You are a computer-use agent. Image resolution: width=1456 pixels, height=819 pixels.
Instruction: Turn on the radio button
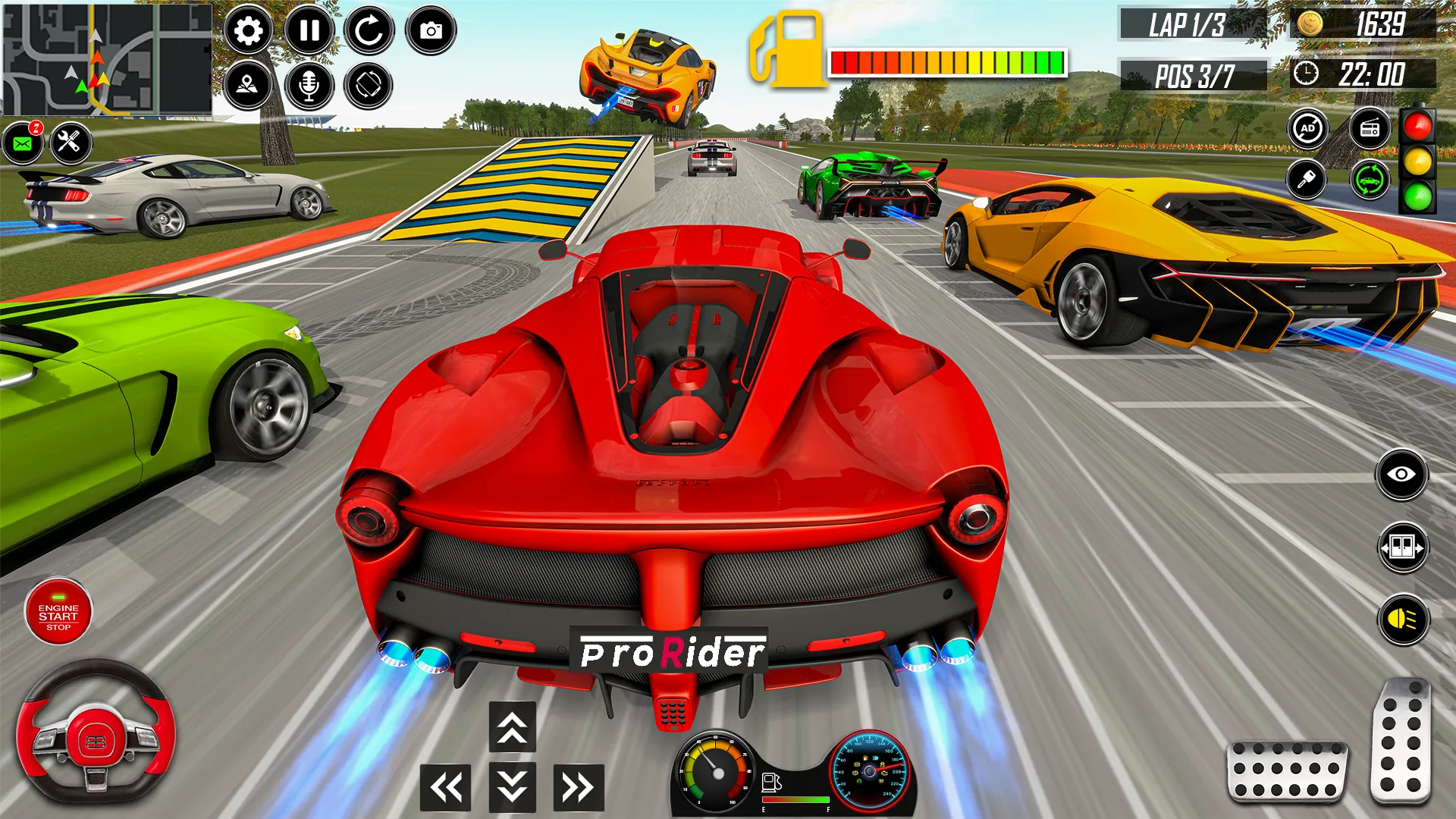click(1370, 129)
